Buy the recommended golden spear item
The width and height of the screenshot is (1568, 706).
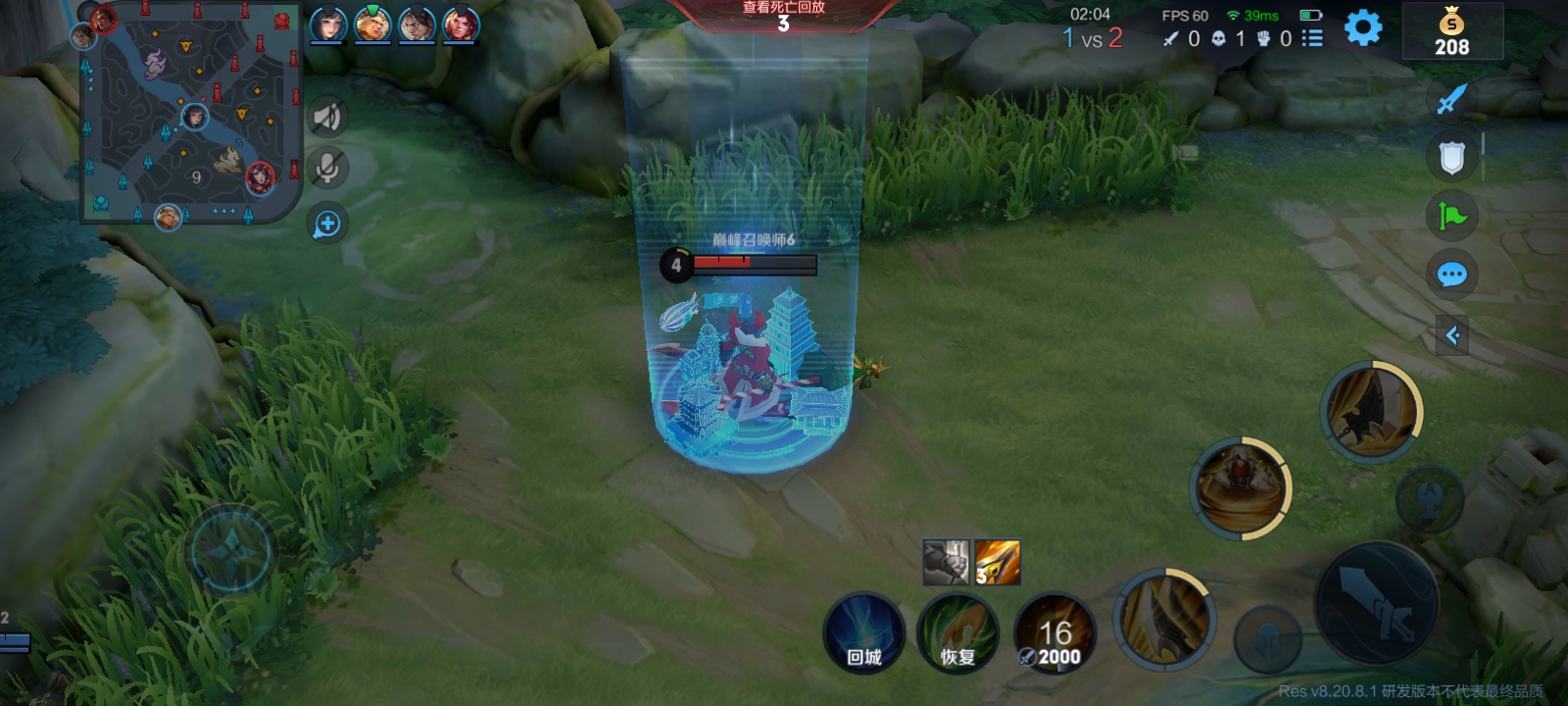(998, 563)
